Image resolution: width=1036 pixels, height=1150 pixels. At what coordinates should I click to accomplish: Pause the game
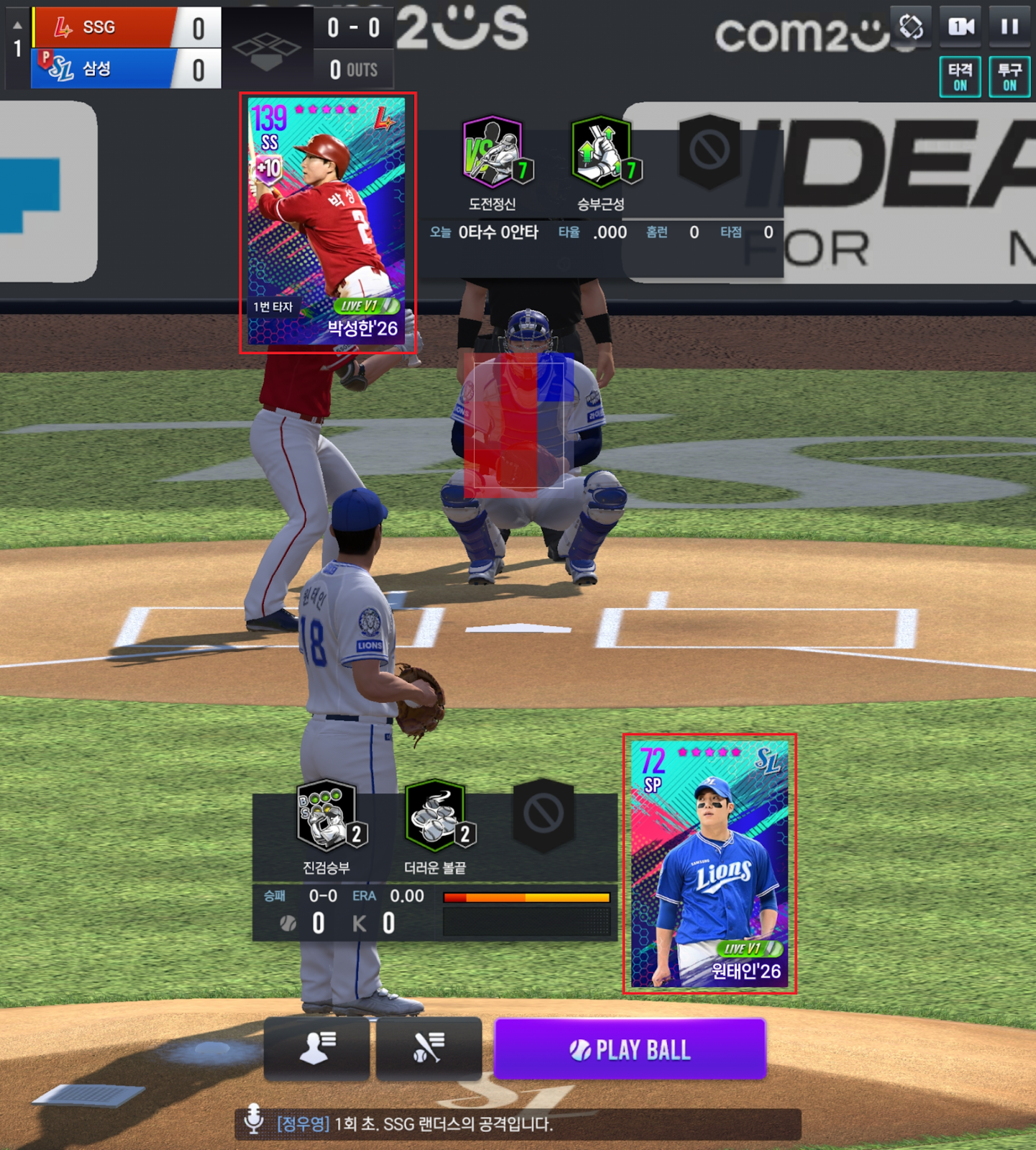[1009, 27]
